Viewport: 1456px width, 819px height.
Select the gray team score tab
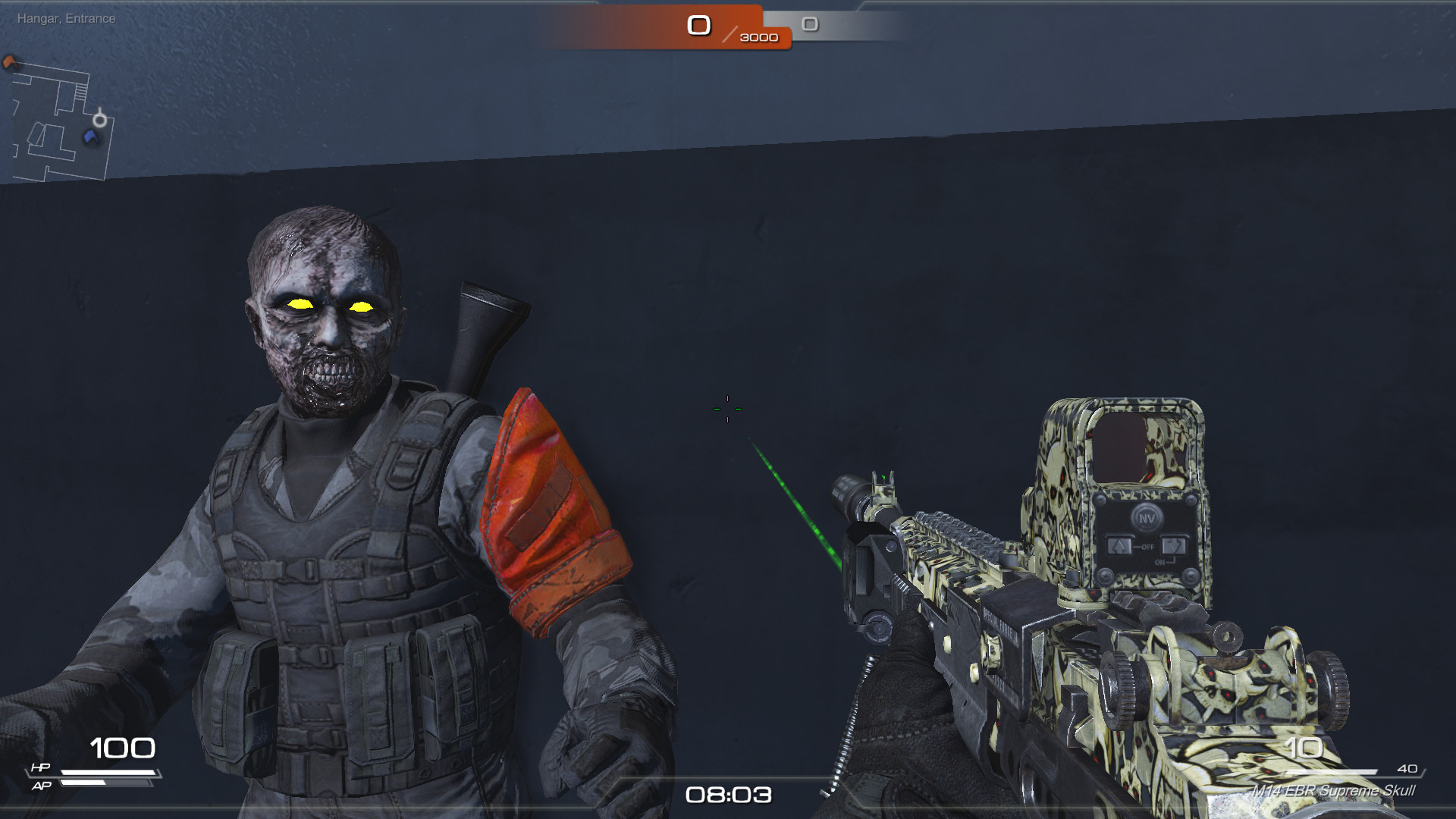coord(811,25)
